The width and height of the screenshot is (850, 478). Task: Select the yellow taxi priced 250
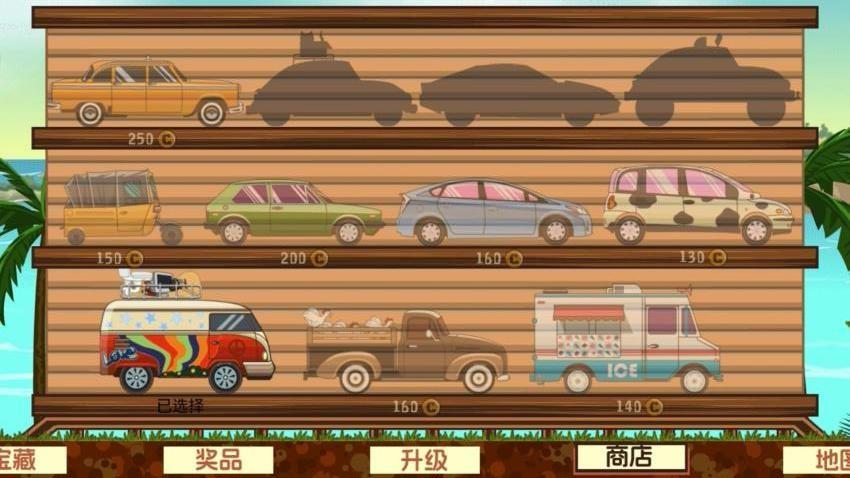pyautogui.click(x=146, y=92)
